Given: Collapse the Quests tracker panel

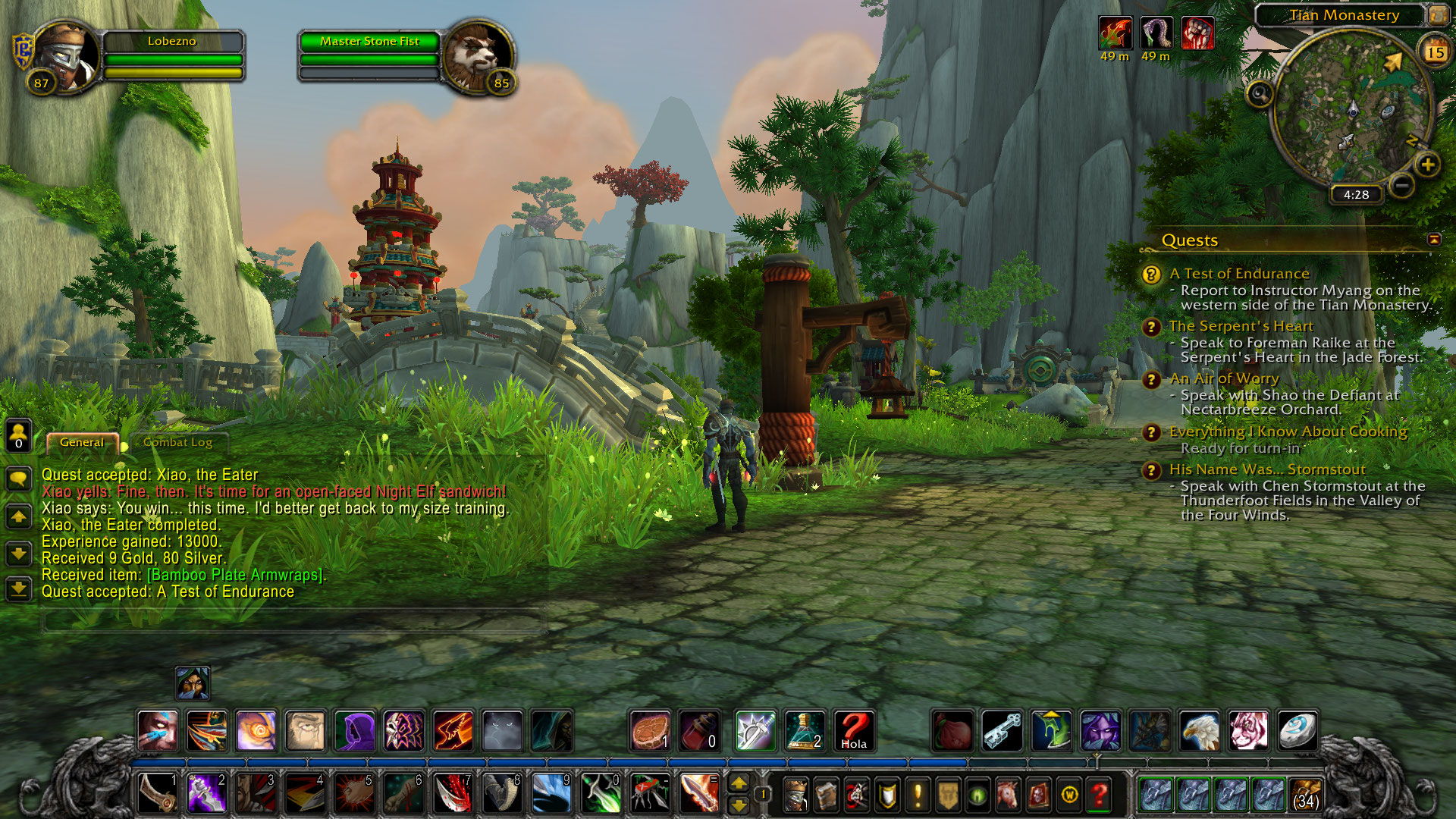Looking at the screenshot, I should (x=1434, y=240).
